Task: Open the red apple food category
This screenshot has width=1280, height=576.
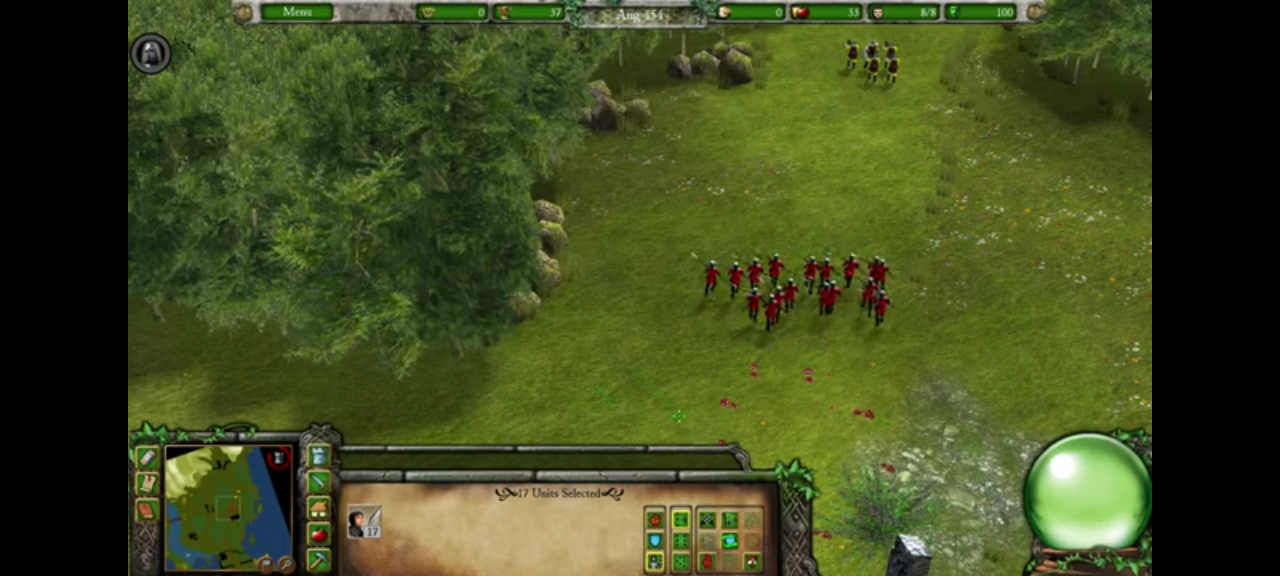Action: click(318, 534)
